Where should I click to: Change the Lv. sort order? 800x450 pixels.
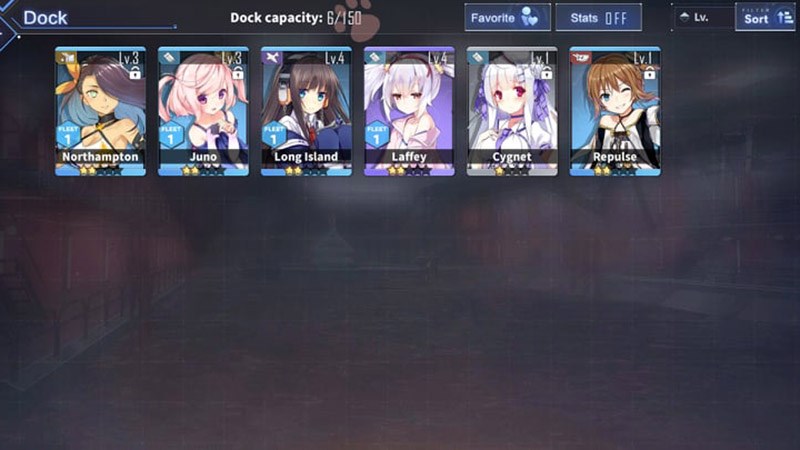pos(702,18)
